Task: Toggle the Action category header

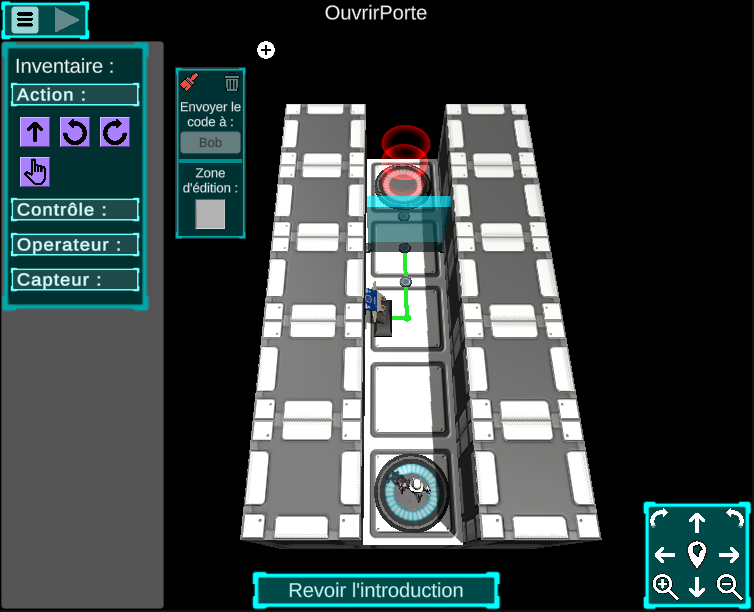Action: point(75,95)
